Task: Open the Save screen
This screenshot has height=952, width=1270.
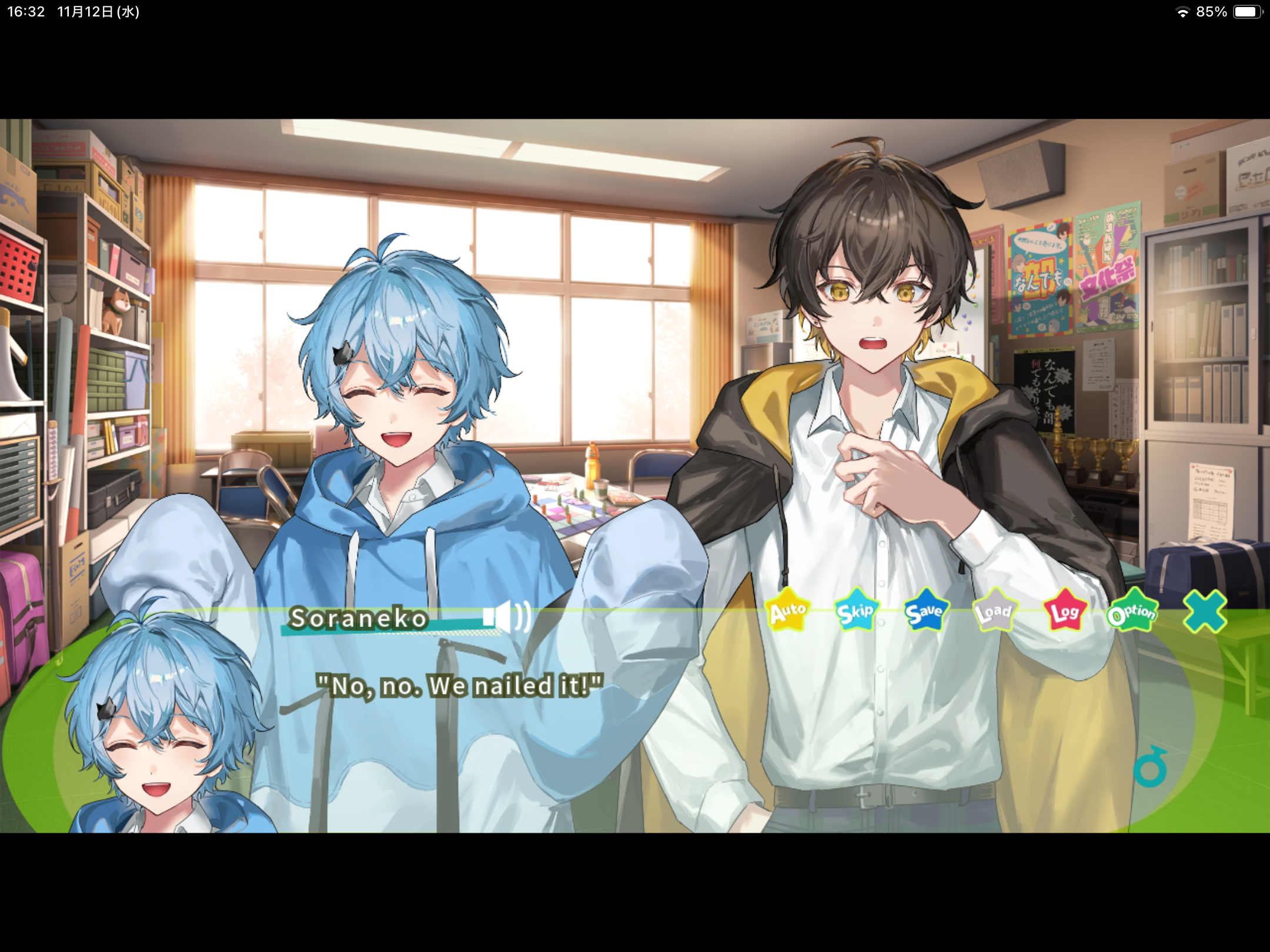Action: [926, 611]
